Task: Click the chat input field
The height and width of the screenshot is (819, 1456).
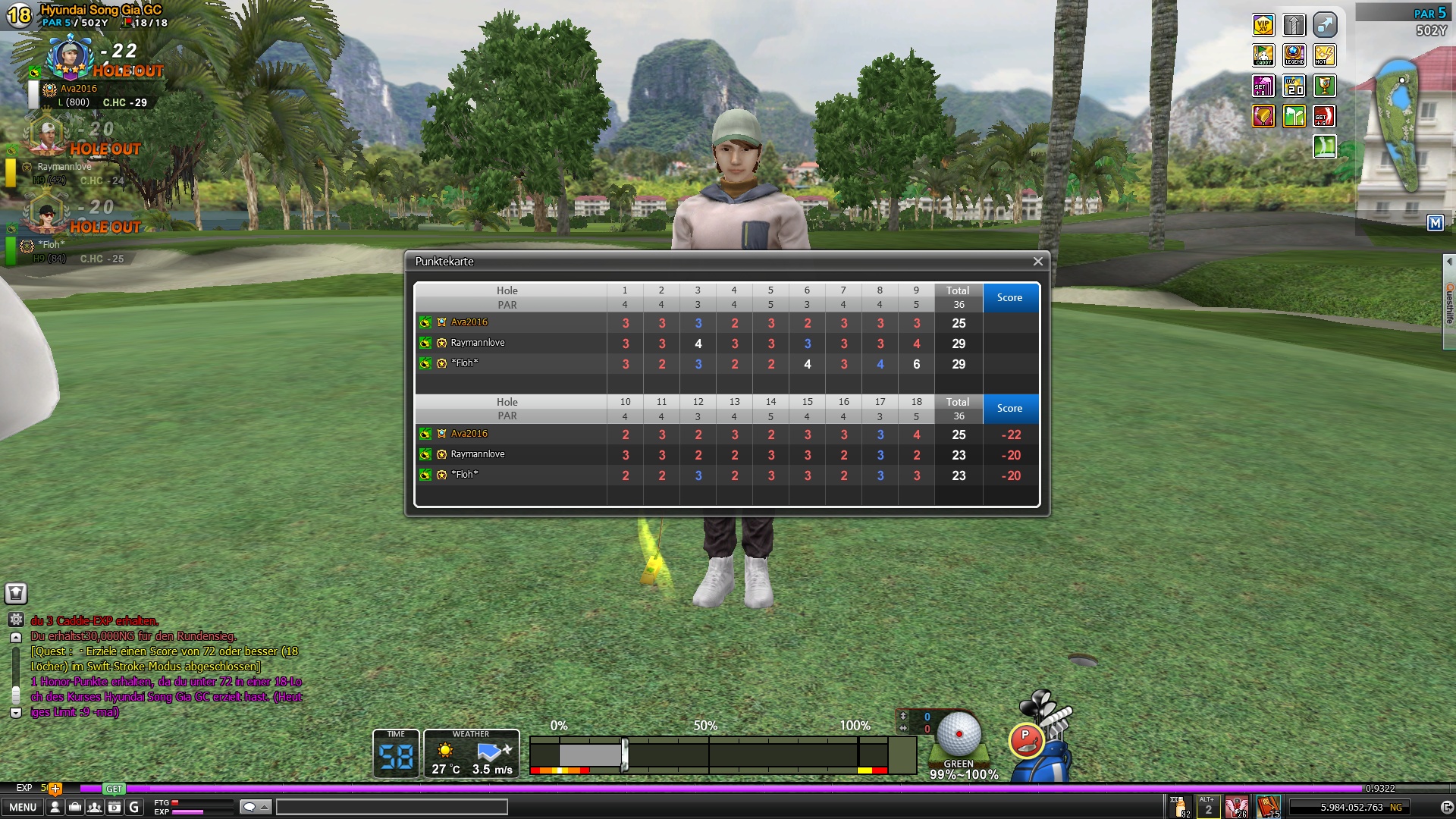Action: click(x=391, y=808)
